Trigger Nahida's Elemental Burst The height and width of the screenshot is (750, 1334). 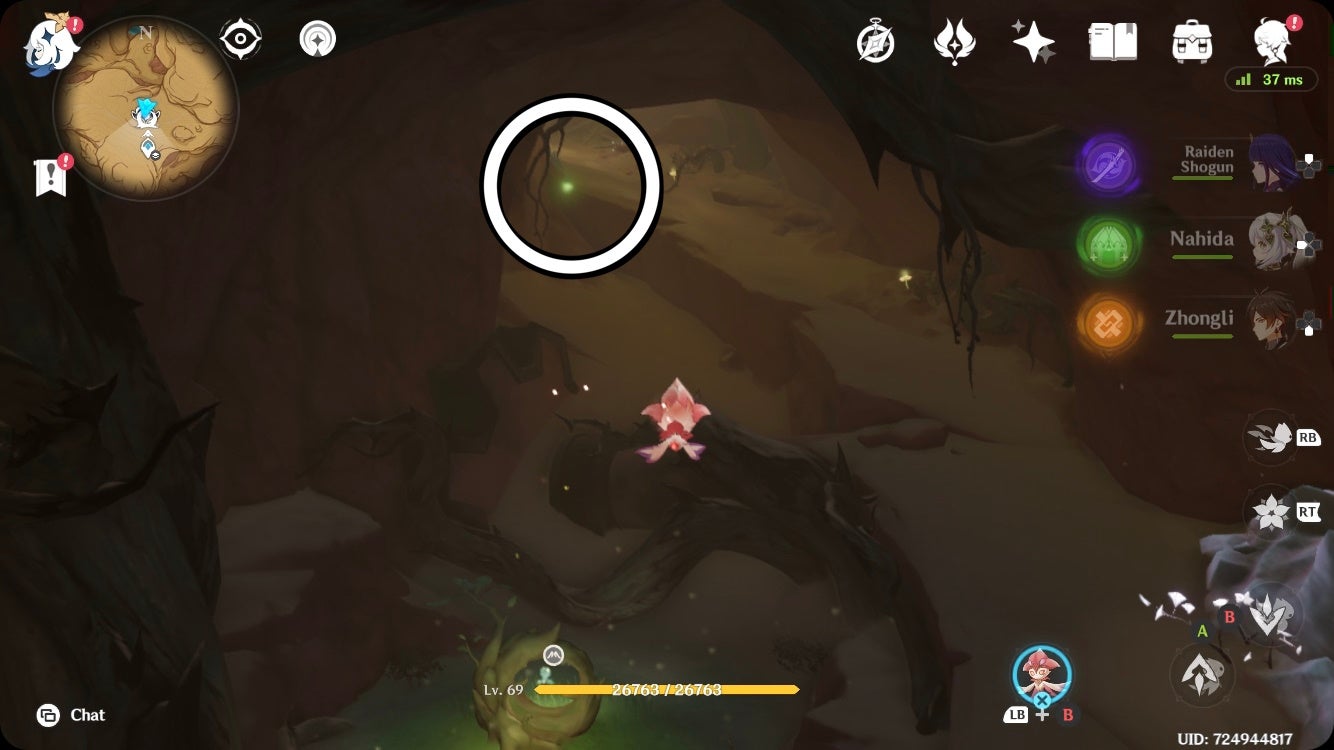(1110, 243)
